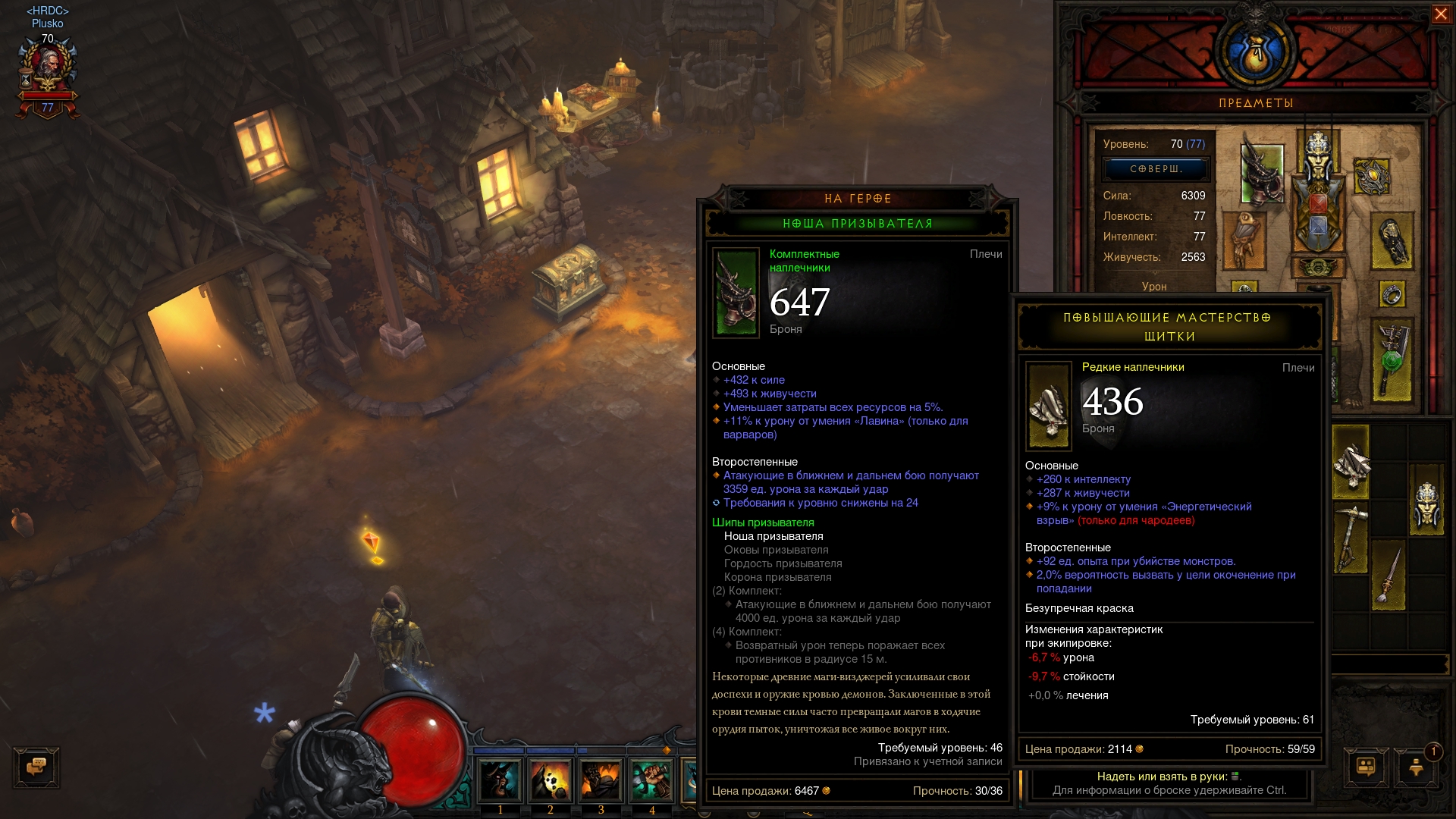Screen dimensions: 1456x819
Task: Select the equipped belt slot
Action: 1318,268
